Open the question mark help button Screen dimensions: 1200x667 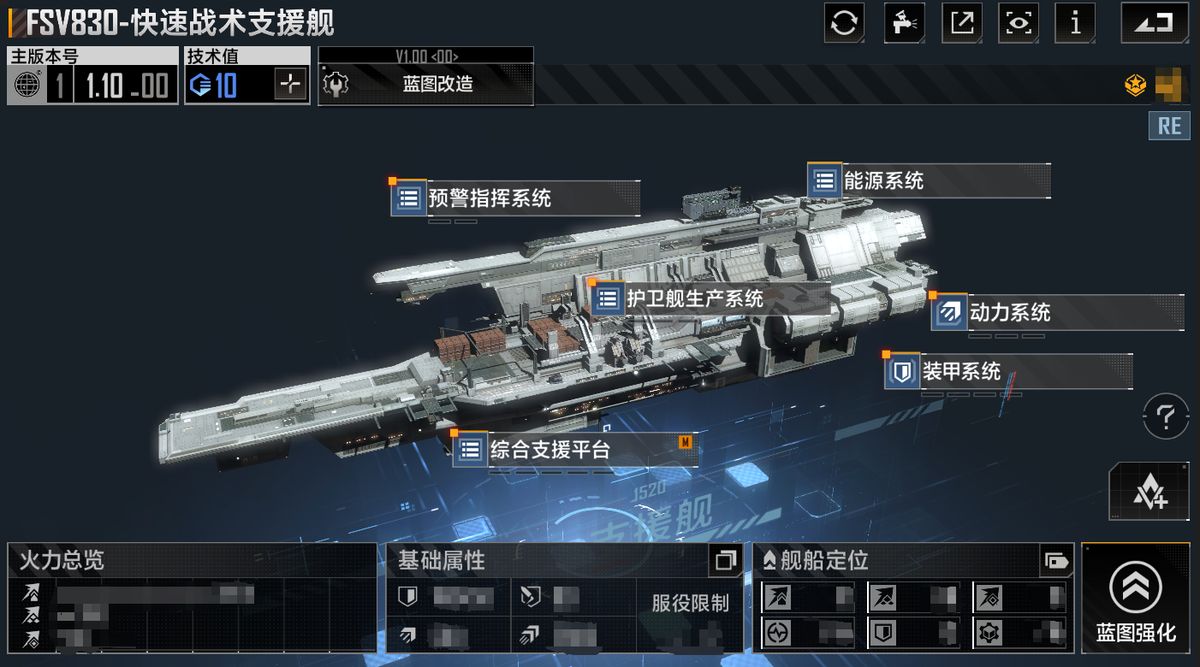1165,416
